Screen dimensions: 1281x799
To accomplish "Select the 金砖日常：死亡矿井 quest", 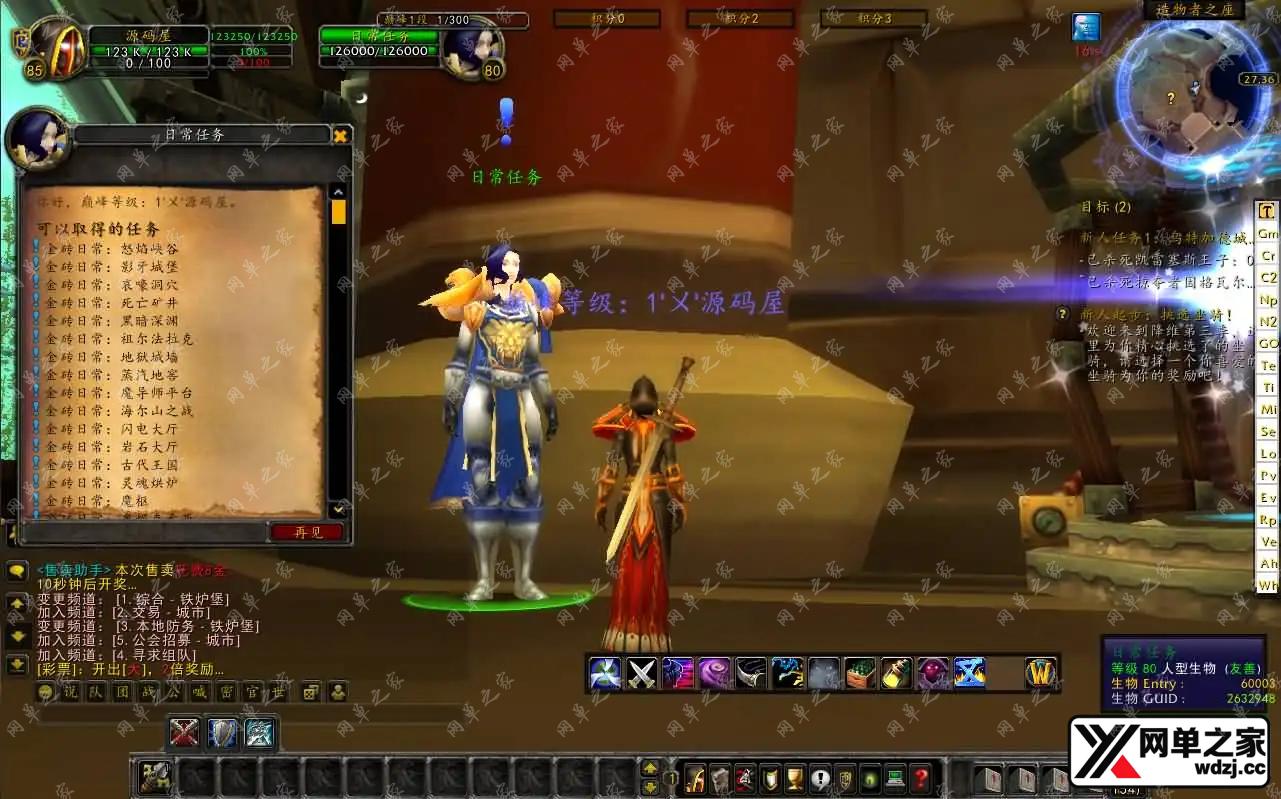I will pyautogui.click(x=110, y=303).
